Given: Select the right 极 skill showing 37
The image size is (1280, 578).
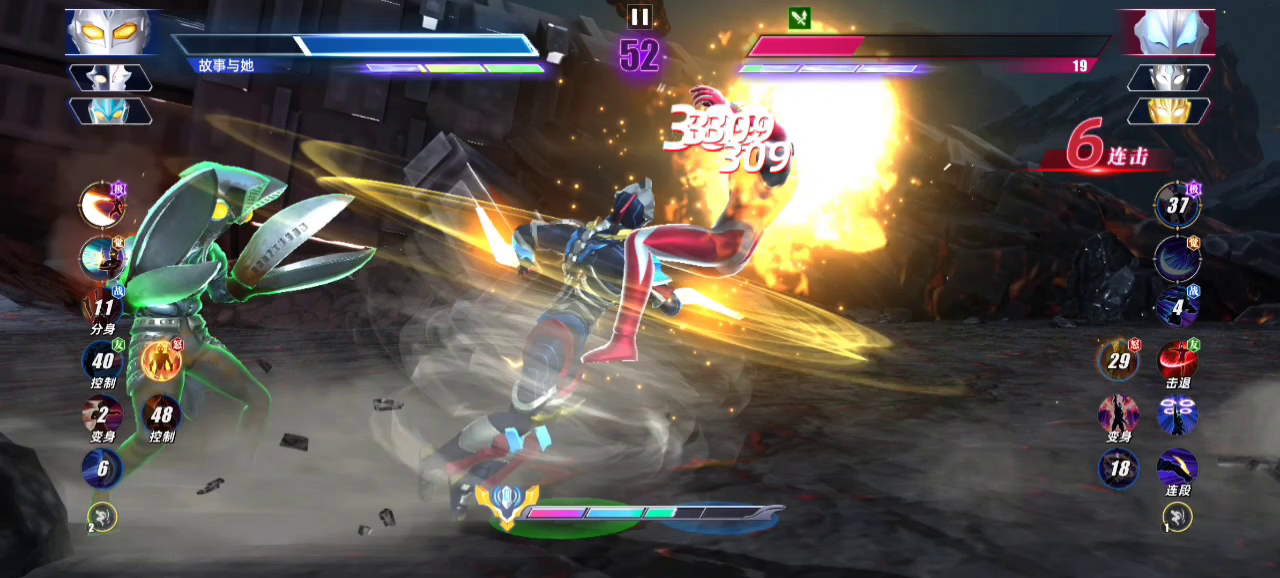Looking at the screenshot, I should tap(1177, 205).
